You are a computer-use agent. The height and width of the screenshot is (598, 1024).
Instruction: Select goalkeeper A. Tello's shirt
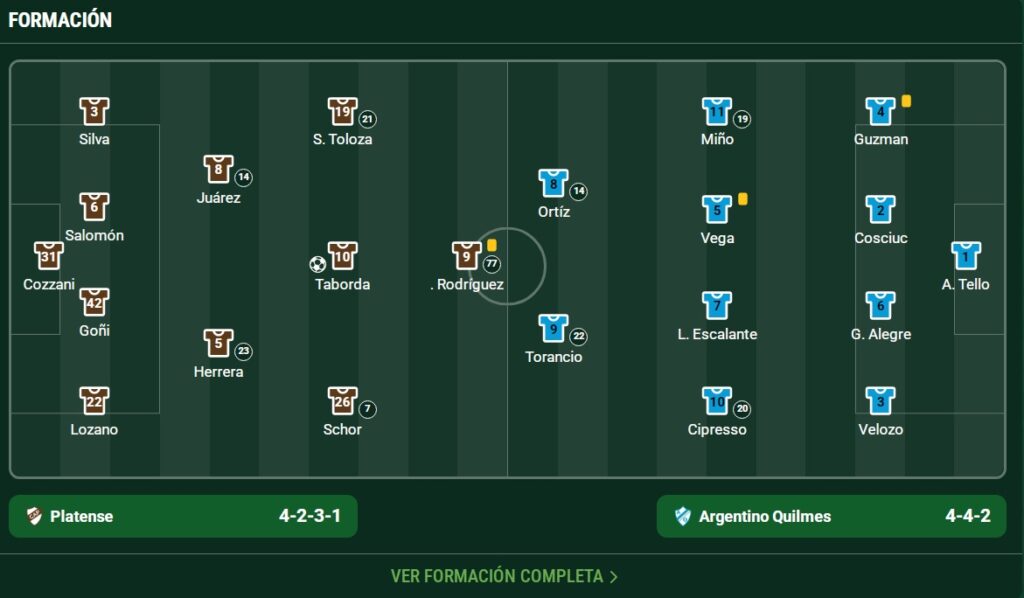tap(965, 256)
